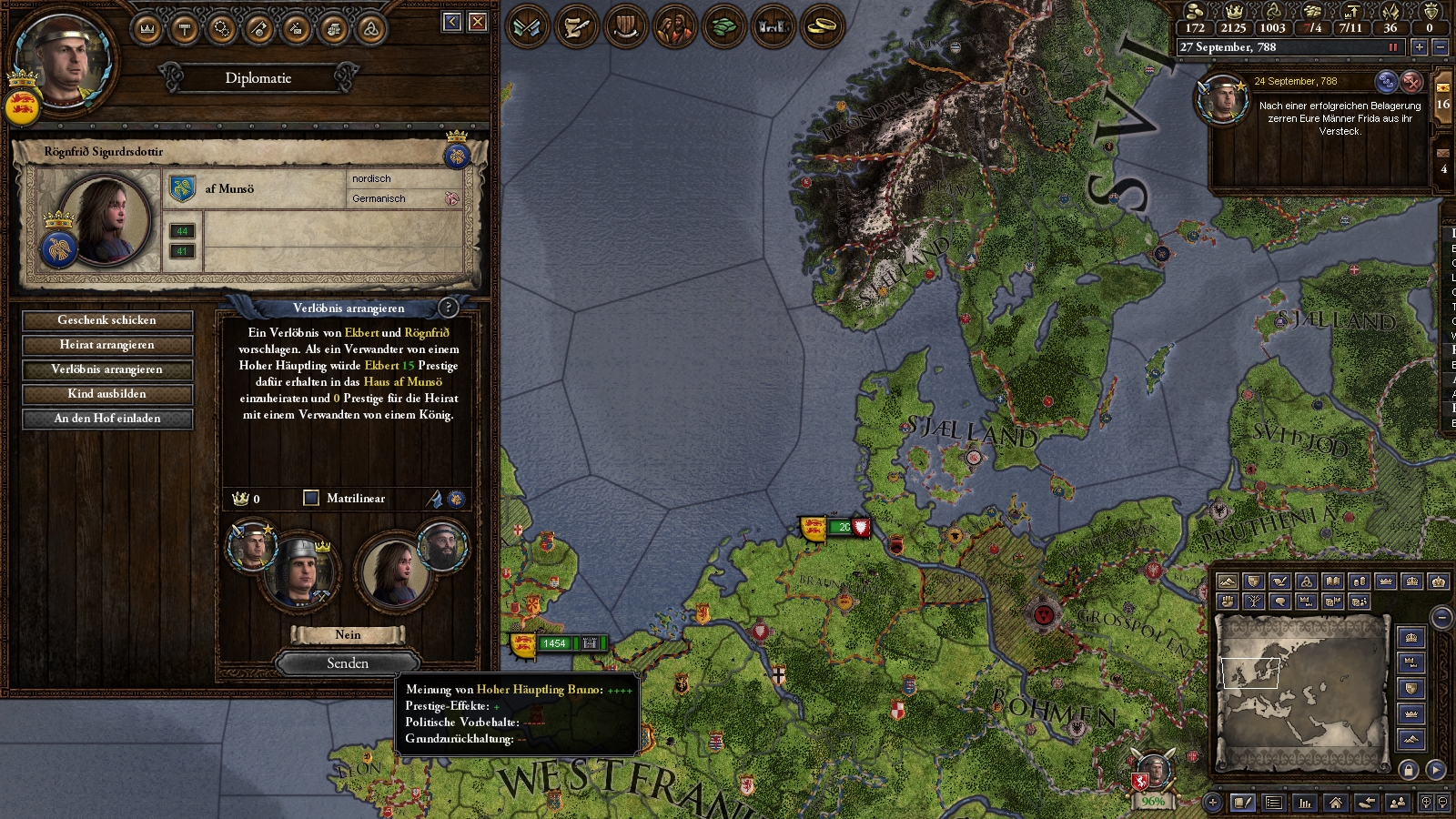Select Heirat arrangieren
This screenshot has width=1456, height=819.
coord(107,345)
